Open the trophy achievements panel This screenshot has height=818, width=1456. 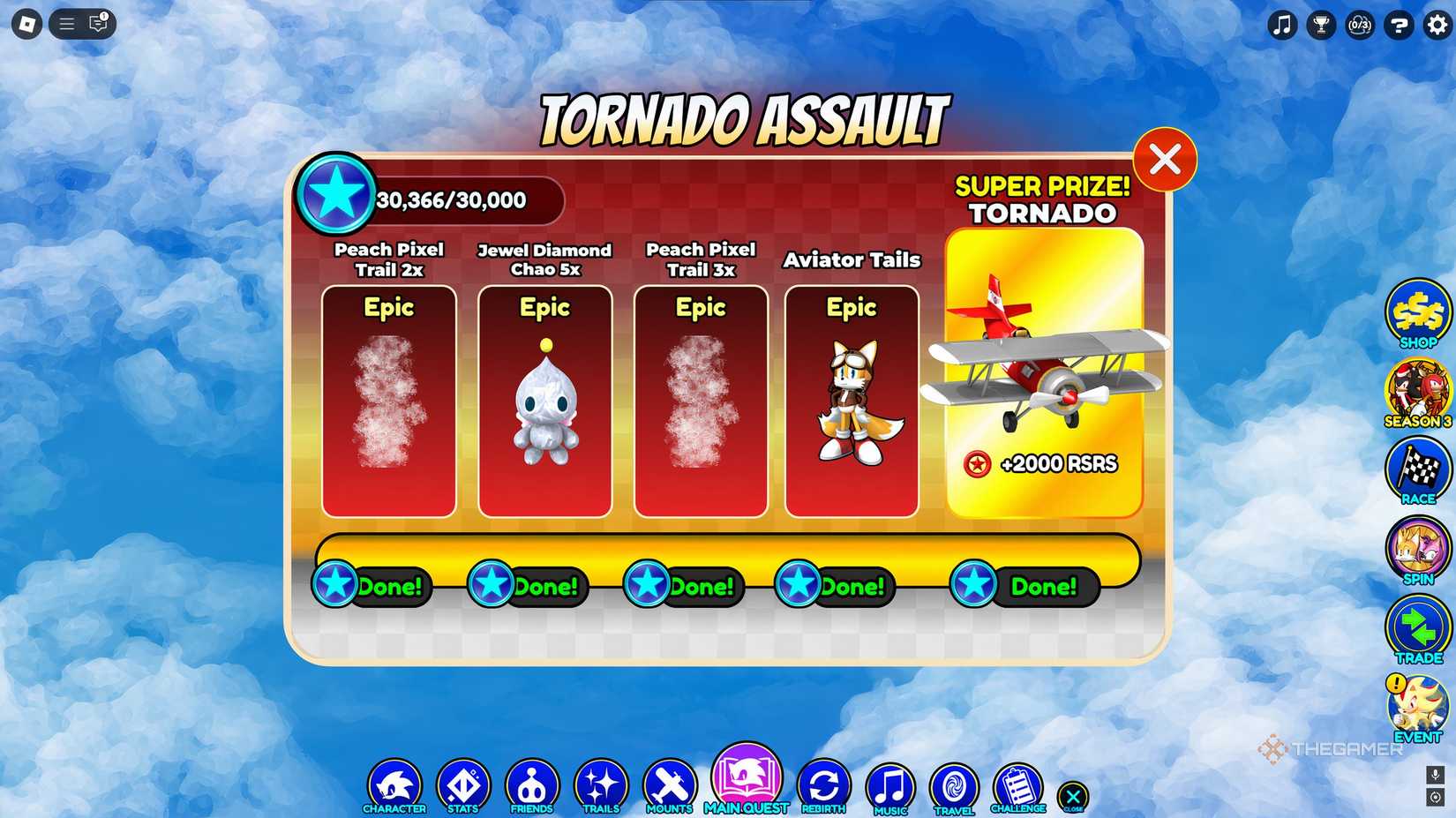pyautogui.click(x=1320, y=26)
